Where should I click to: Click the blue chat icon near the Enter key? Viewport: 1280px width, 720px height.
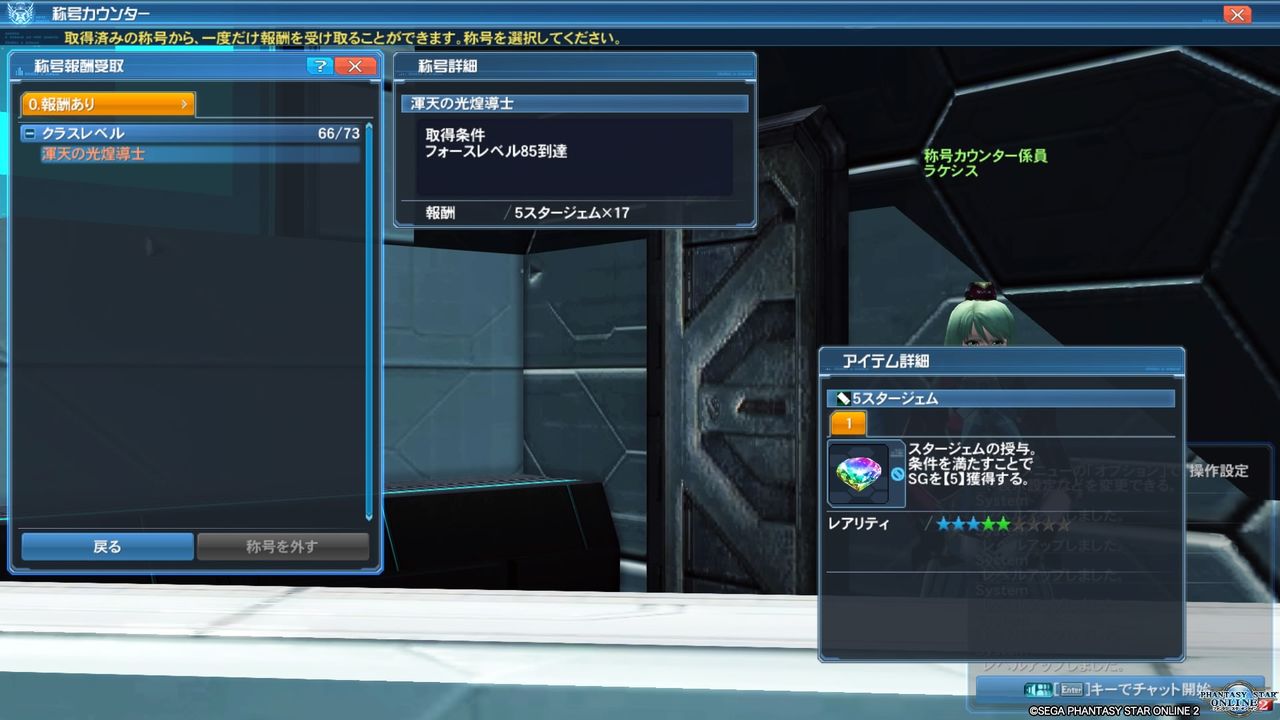pos(1038,688)
